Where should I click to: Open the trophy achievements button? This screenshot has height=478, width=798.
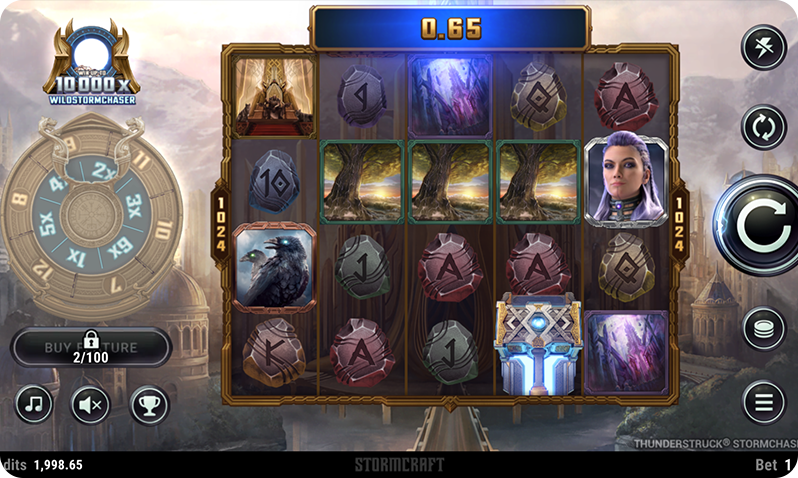(x=150, y=404)
